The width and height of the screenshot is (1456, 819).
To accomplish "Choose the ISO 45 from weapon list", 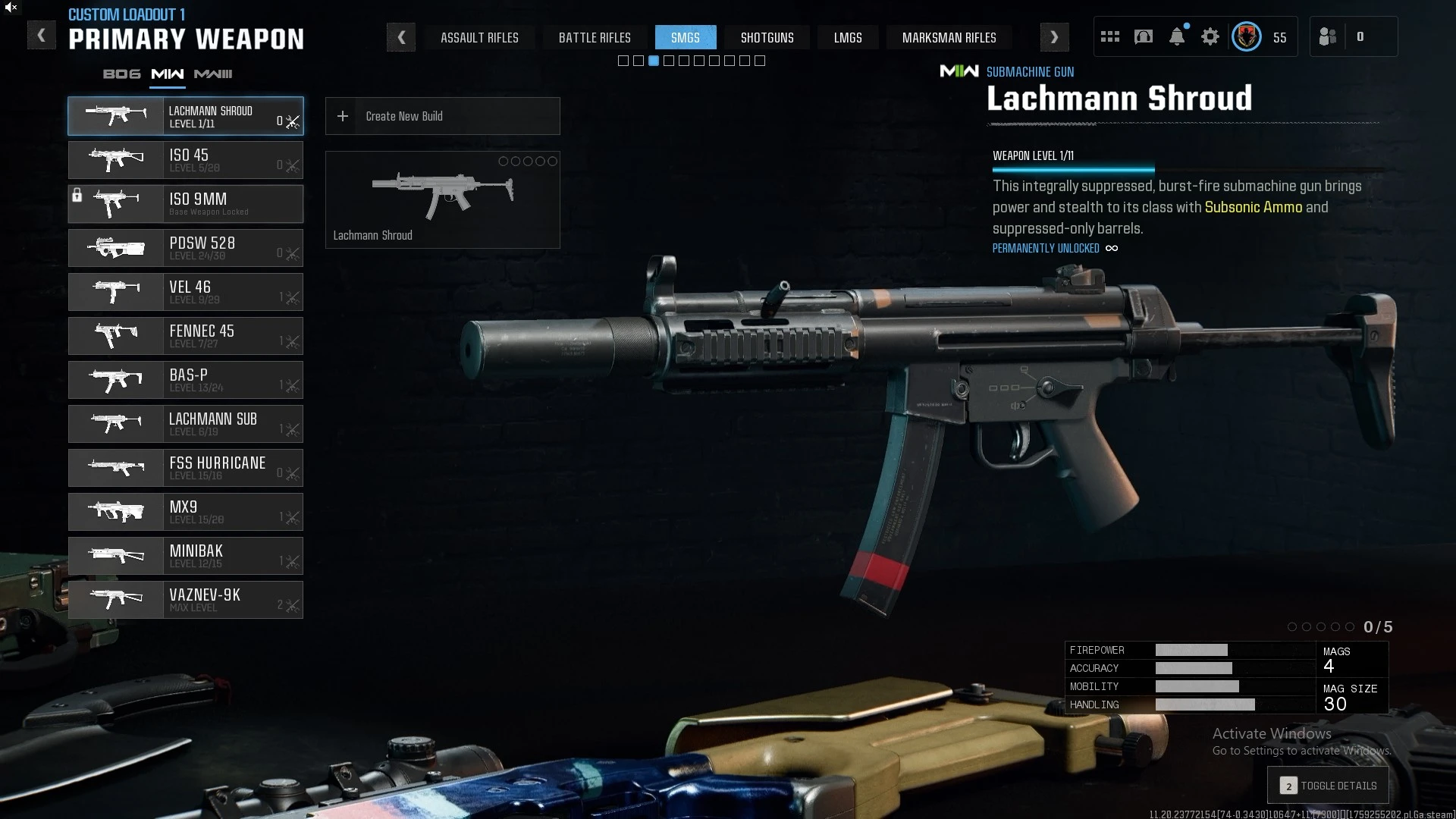I will (x=186, y=160).
